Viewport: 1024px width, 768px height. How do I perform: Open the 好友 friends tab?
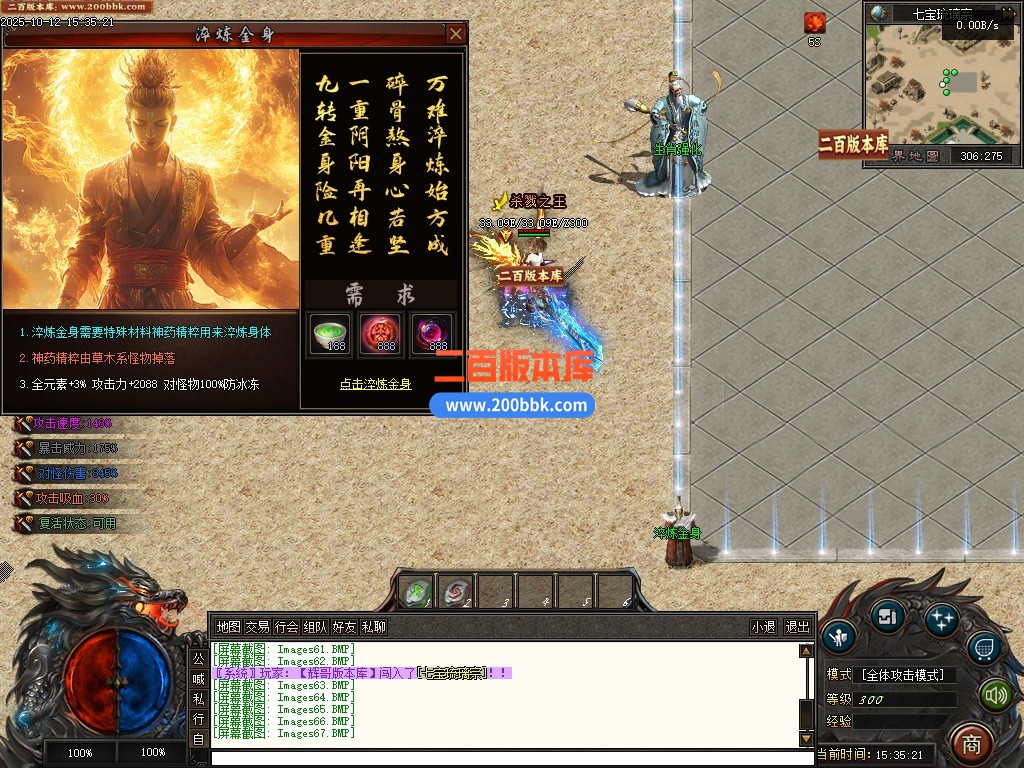[345, 627]
